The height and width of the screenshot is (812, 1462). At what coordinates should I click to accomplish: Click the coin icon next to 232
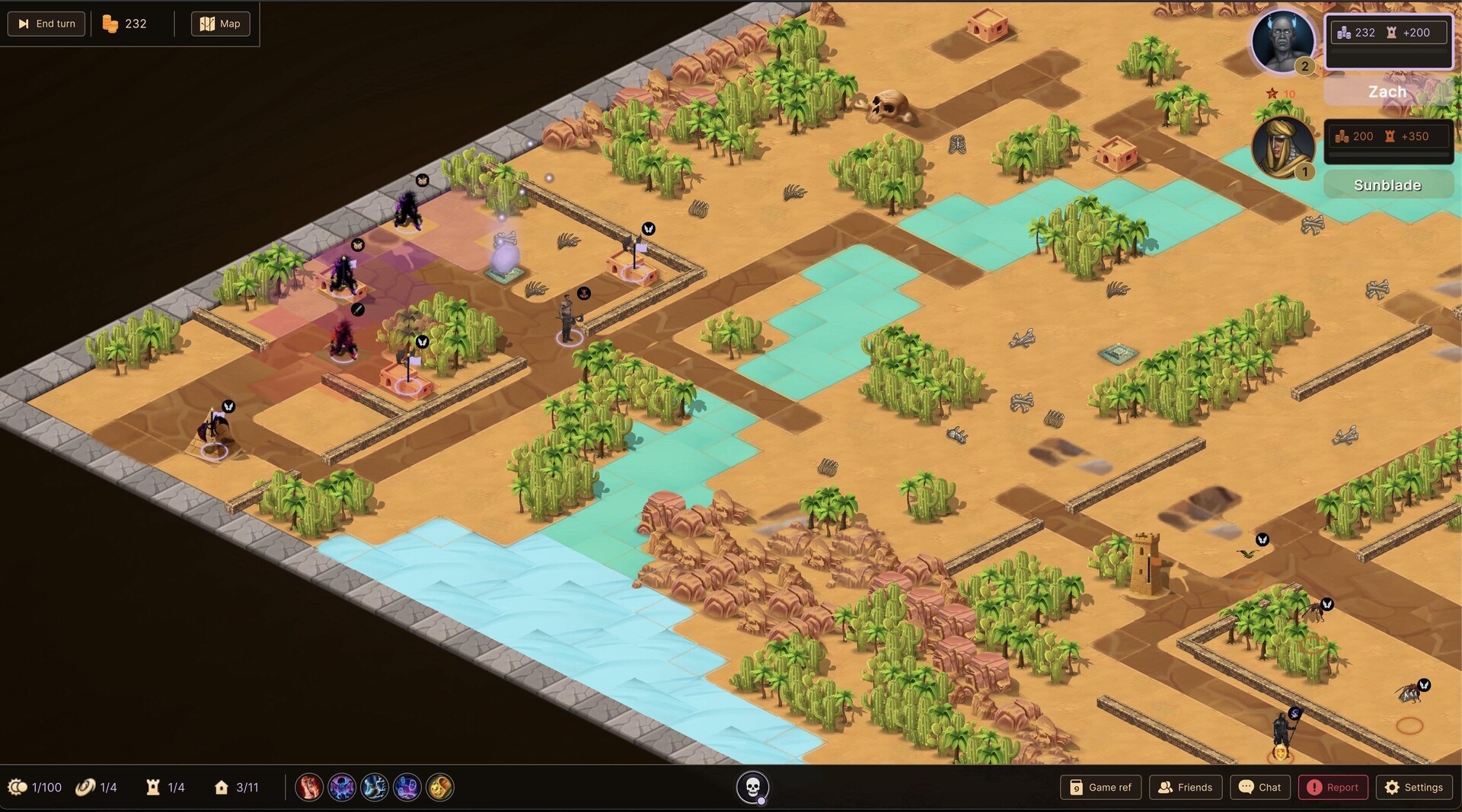coord(111,24)
